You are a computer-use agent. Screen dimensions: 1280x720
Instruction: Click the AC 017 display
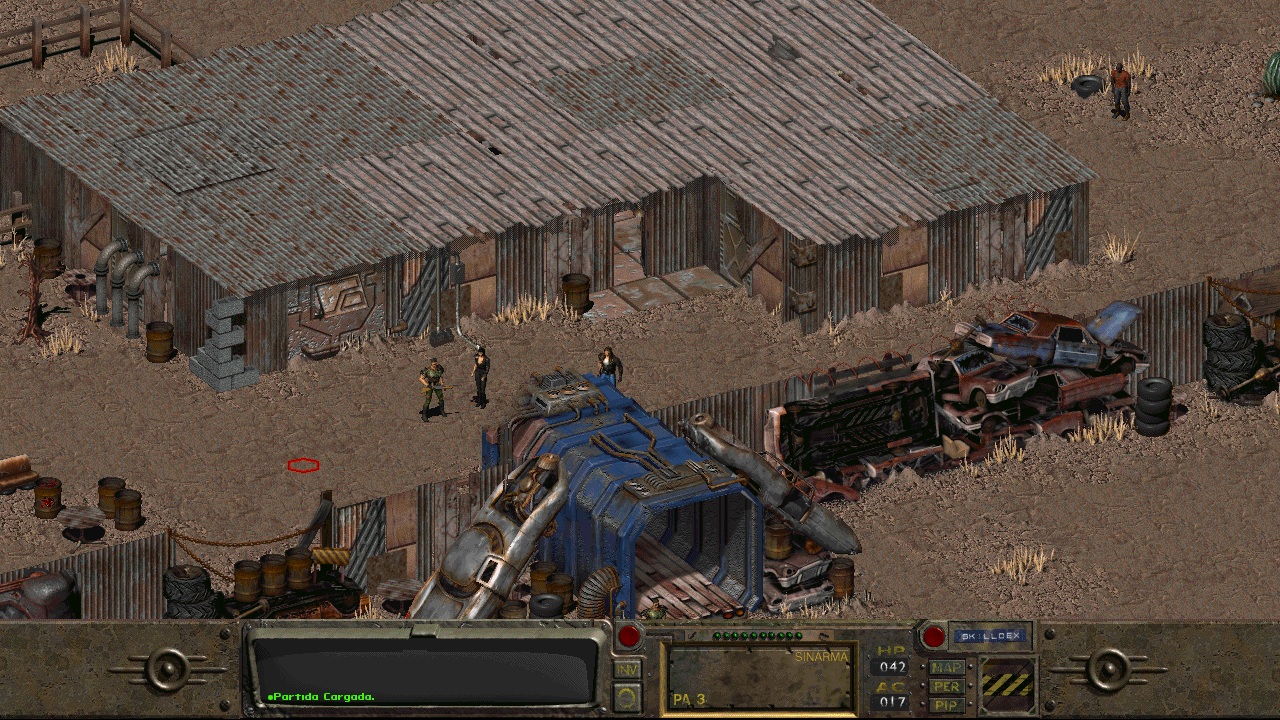[x=890, y=701]
